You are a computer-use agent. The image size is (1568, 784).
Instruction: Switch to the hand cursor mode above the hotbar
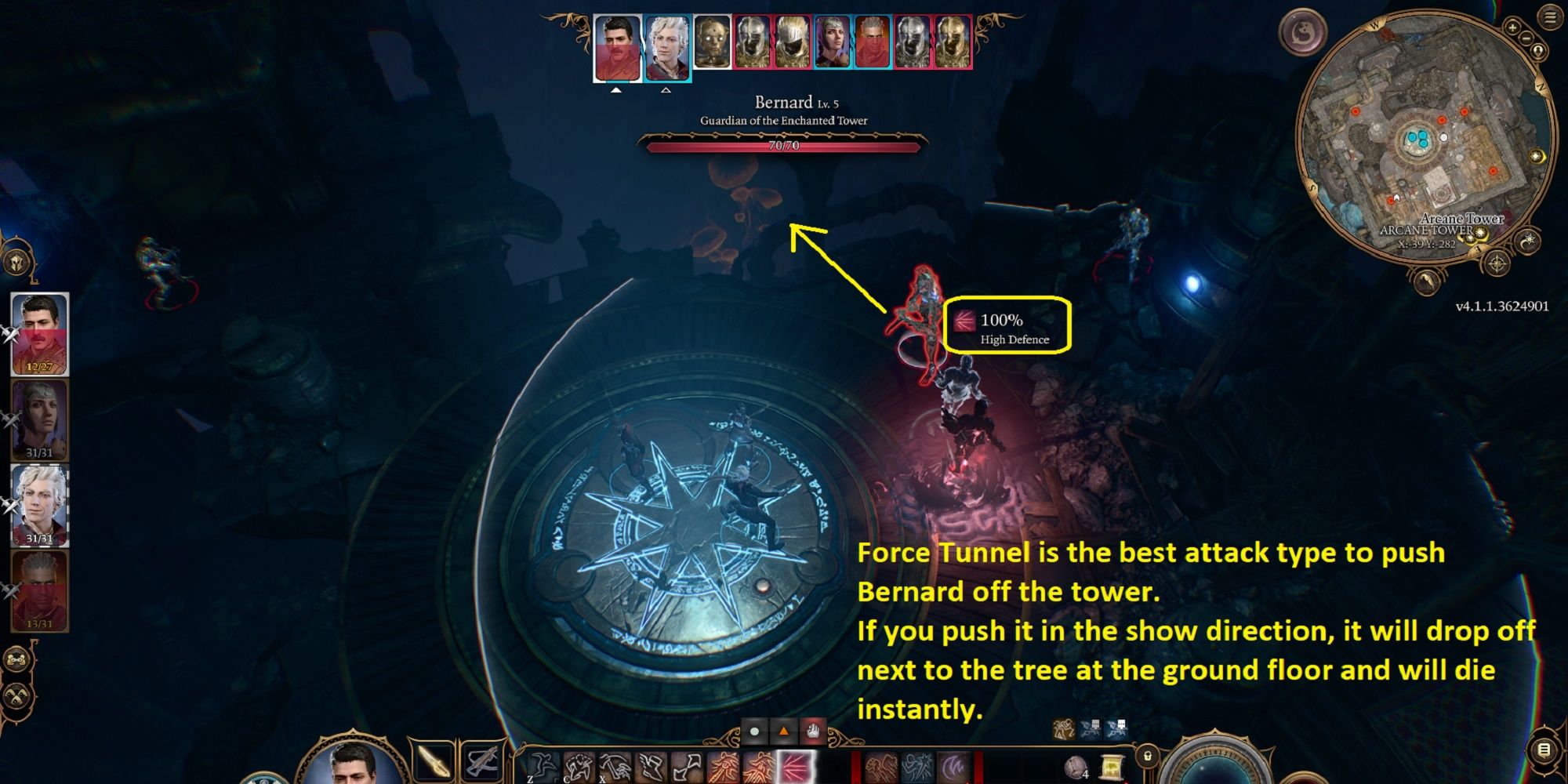click(814, 731)
